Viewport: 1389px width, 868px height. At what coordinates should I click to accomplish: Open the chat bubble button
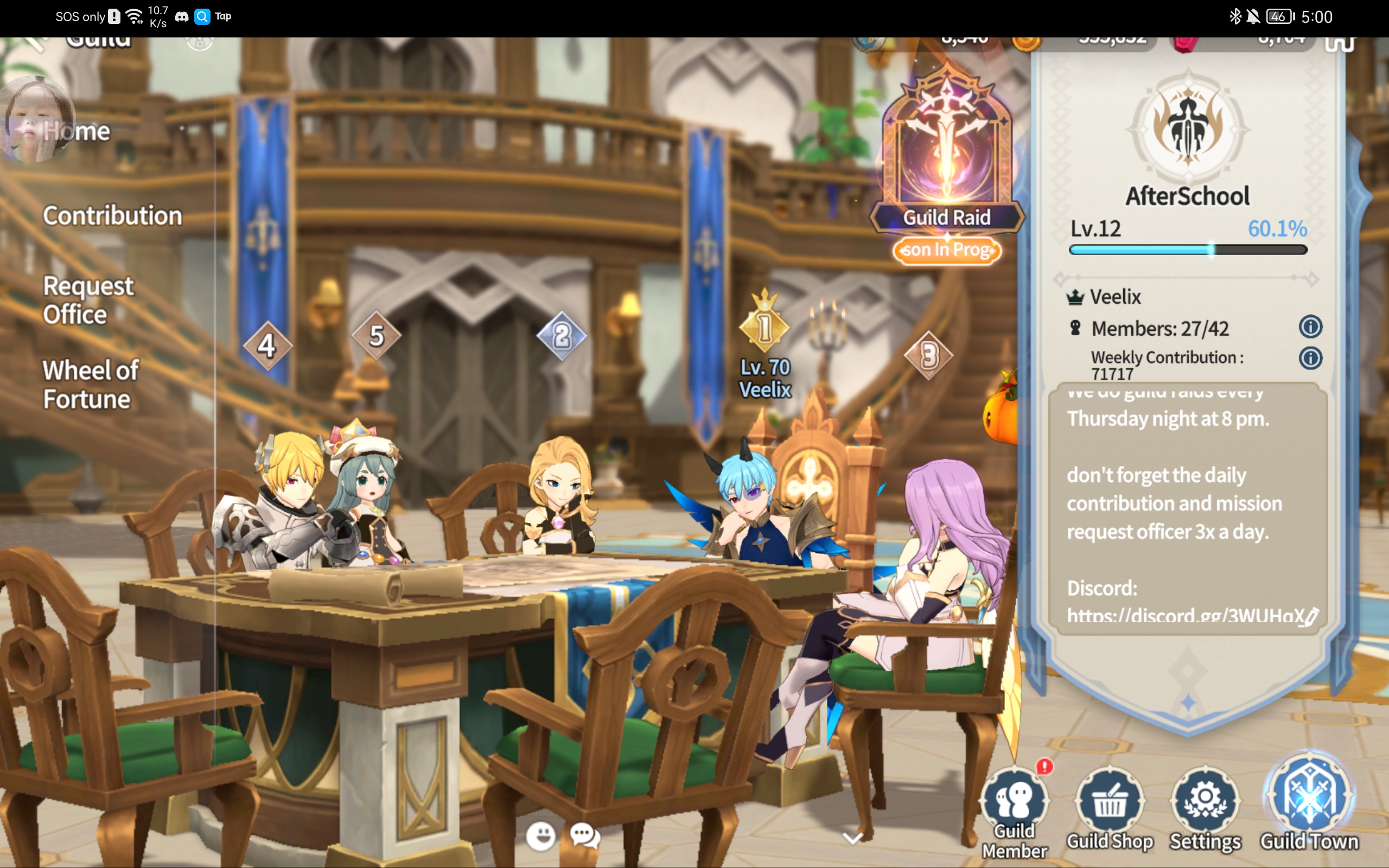tap(585, 836)
